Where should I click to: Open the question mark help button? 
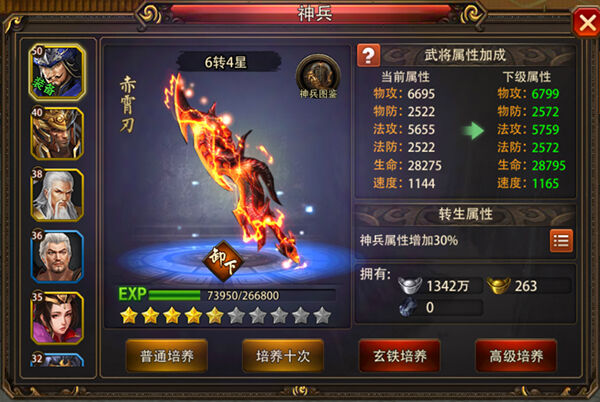pos(370,55)
